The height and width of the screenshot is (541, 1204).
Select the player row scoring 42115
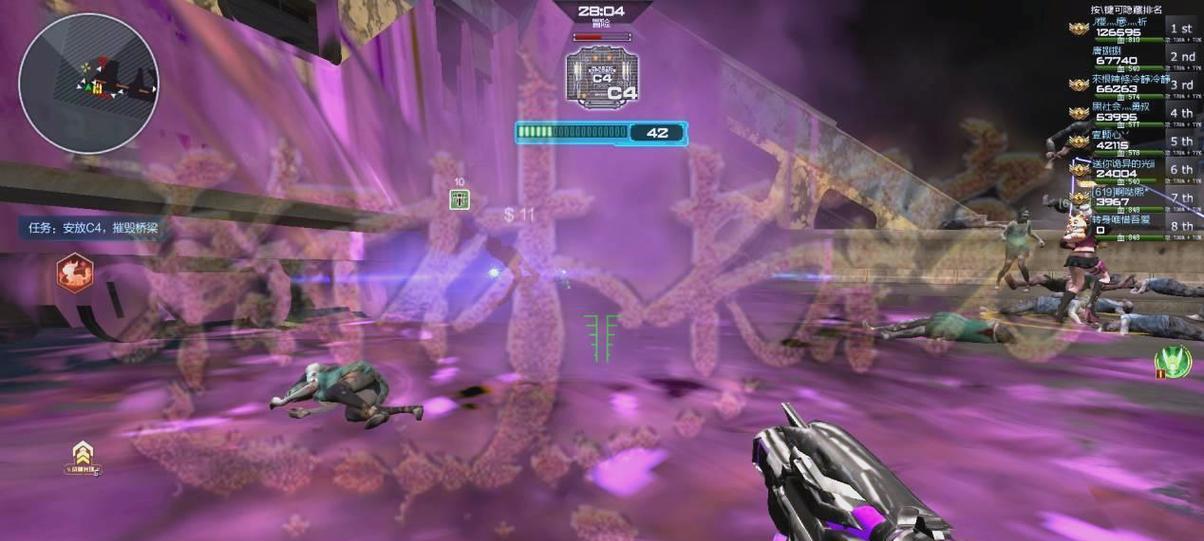1130,143
